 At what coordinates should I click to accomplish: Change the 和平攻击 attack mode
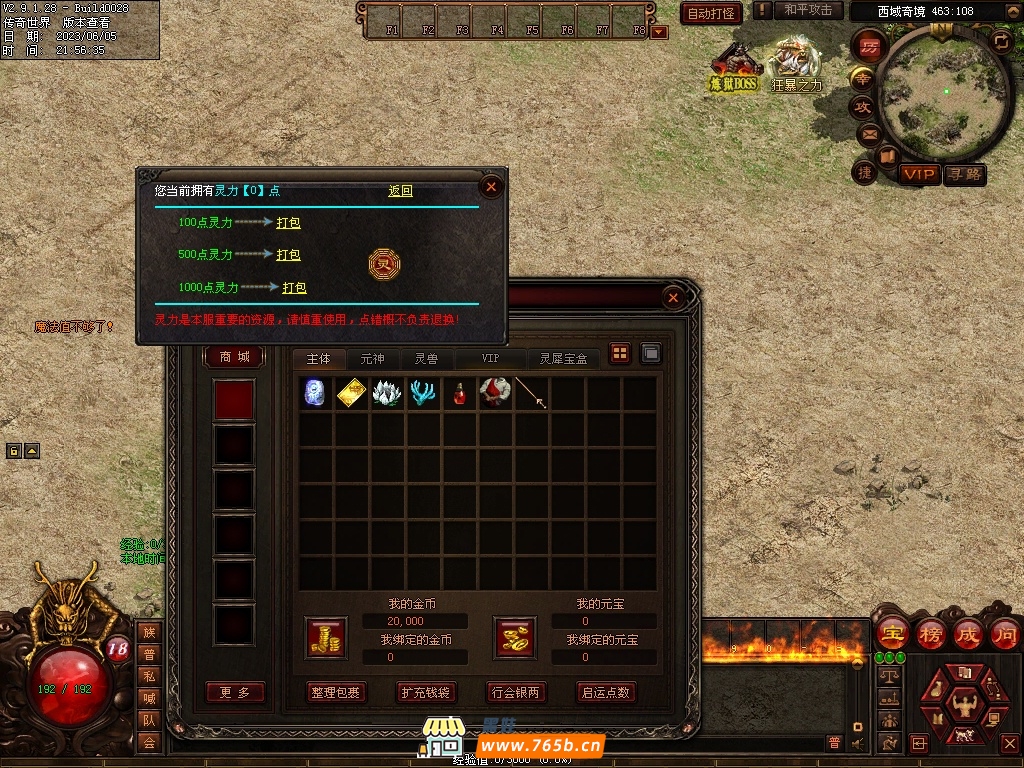[x=808, y=10]
